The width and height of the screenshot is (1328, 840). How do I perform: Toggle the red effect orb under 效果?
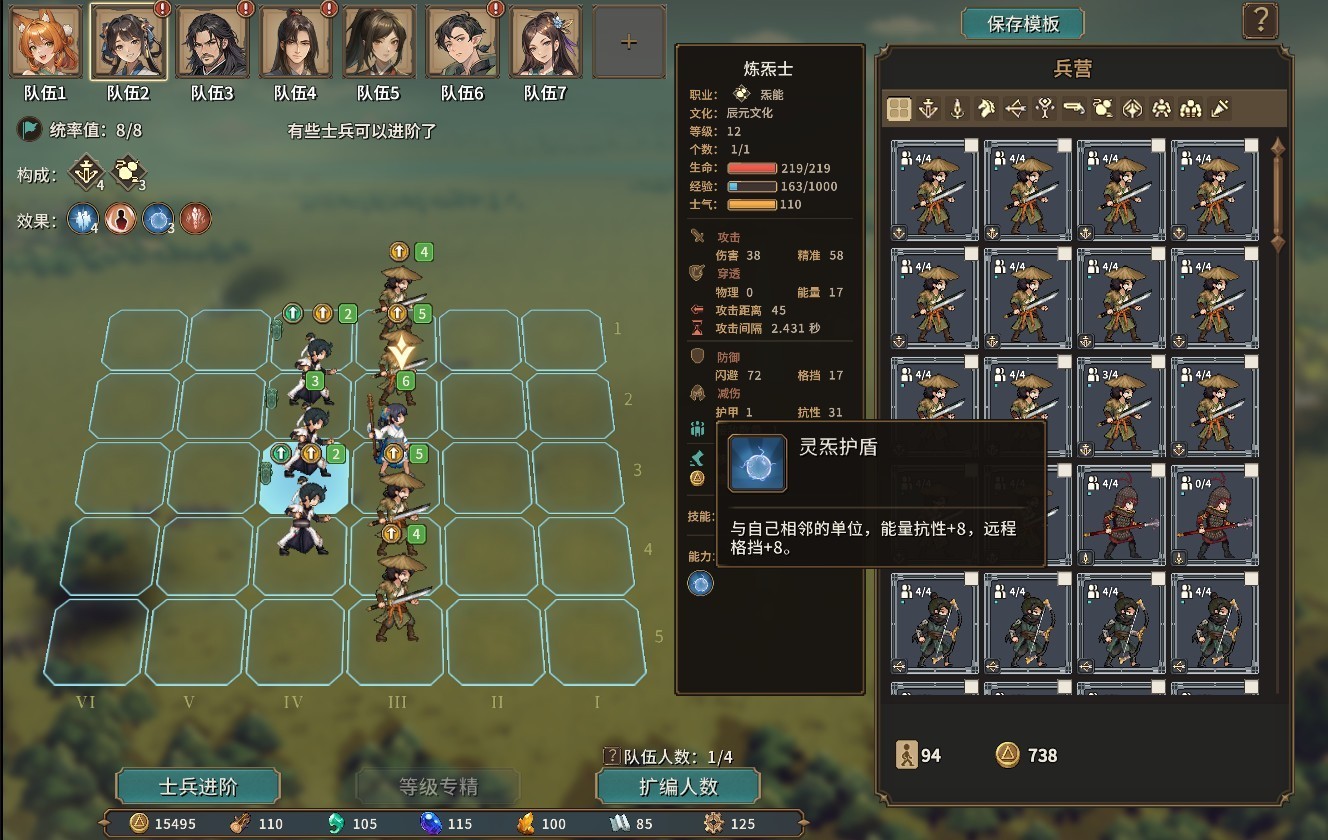[196, 219]
